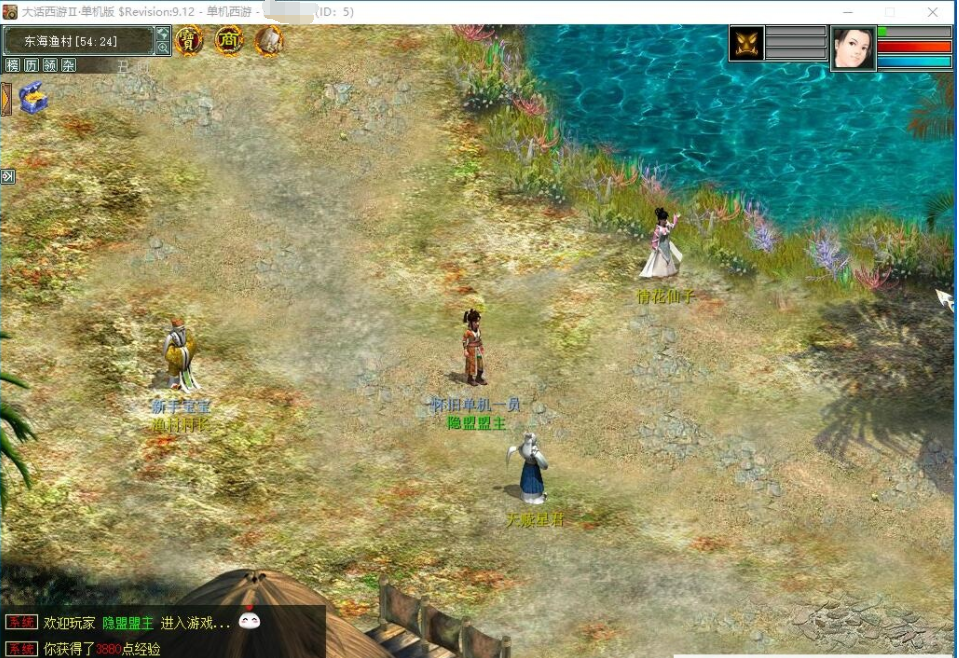Click the magnifier button beside location panel
This screenshot has width=959, height=658.
(163, 48)
